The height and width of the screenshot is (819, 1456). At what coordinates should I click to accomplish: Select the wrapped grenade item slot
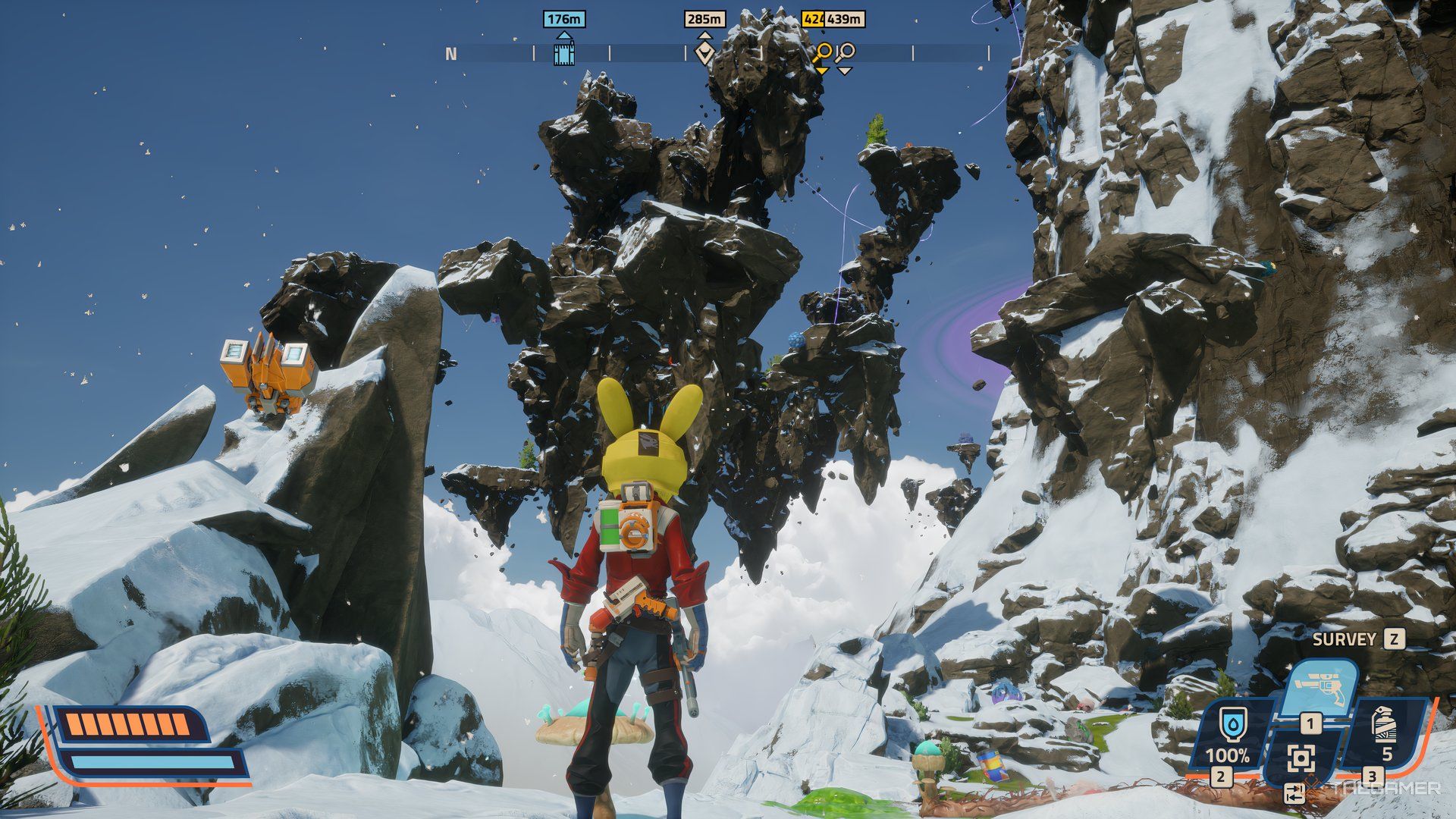point(1385,724)
